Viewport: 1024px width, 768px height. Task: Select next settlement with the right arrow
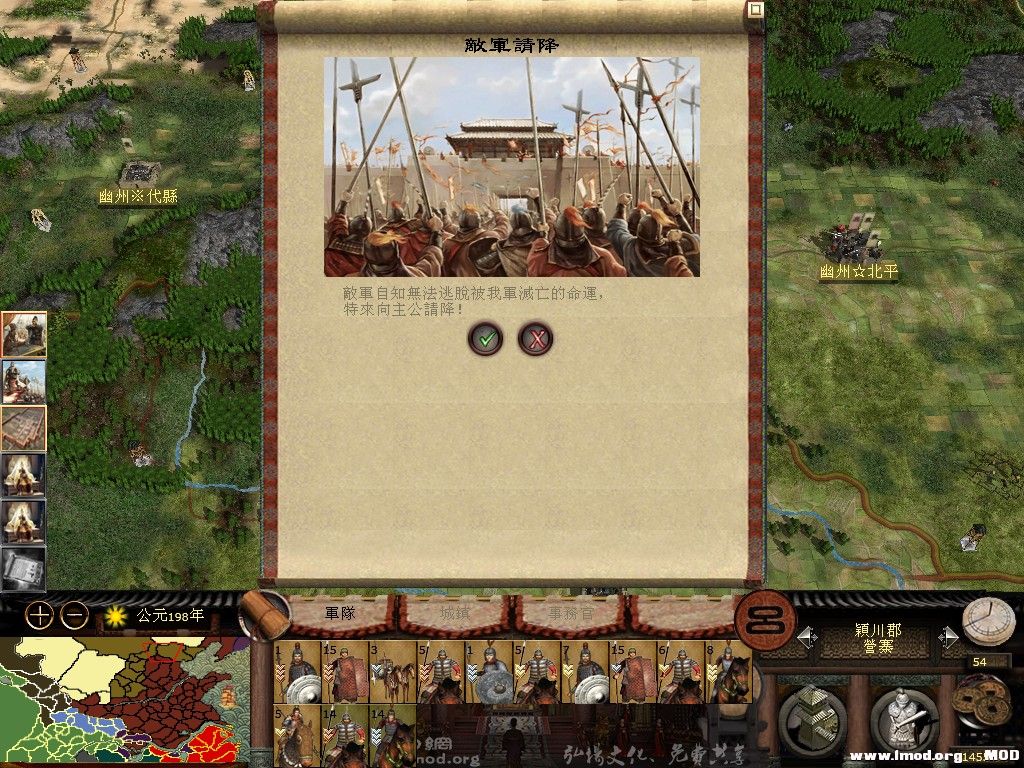tap(950, 637)
